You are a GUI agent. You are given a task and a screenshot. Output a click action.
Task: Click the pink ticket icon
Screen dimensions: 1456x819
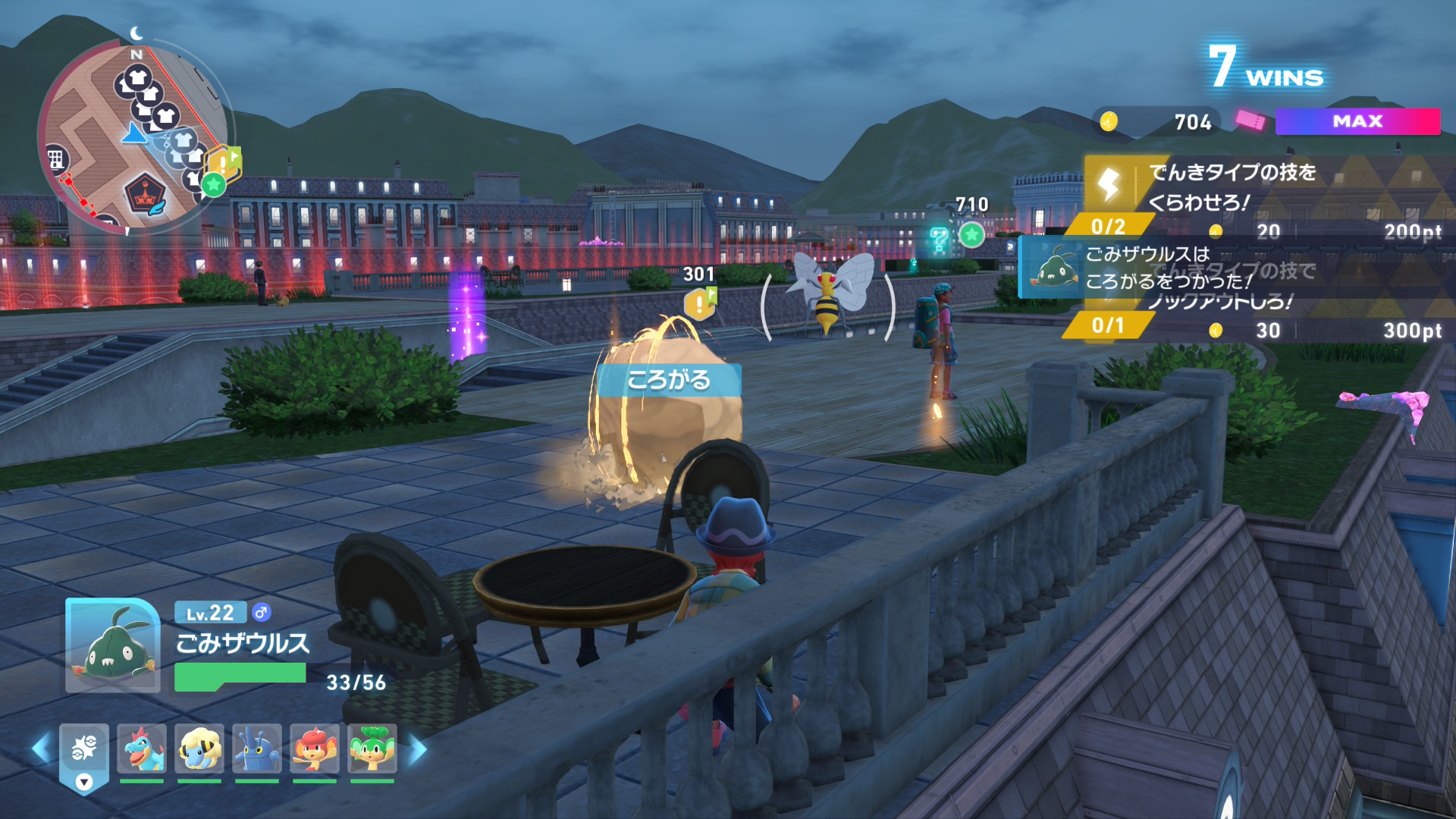click(1250, 120)
